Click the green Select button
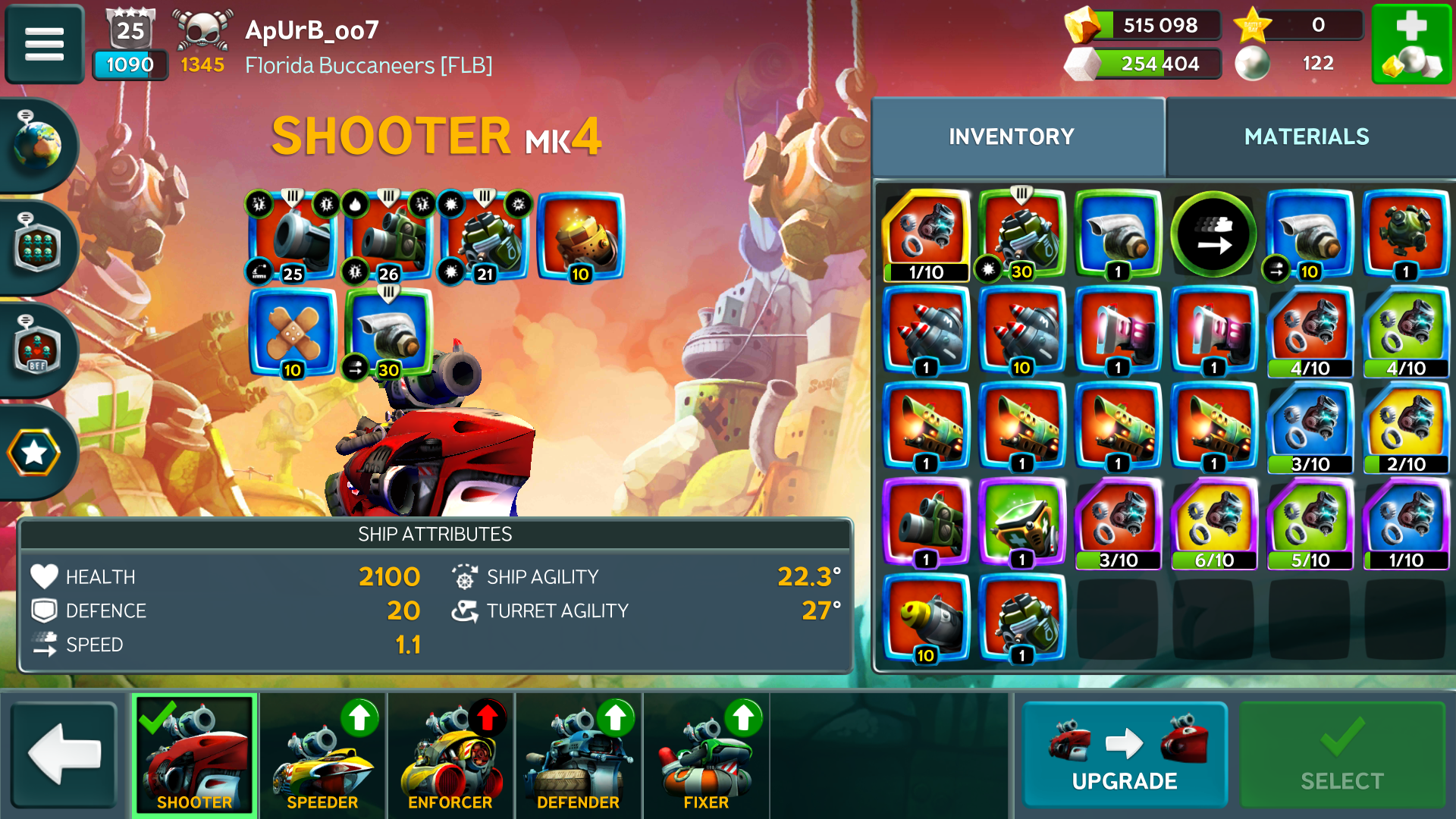Viewport: 1456px width, 819px height. [x=1341, y=755]
